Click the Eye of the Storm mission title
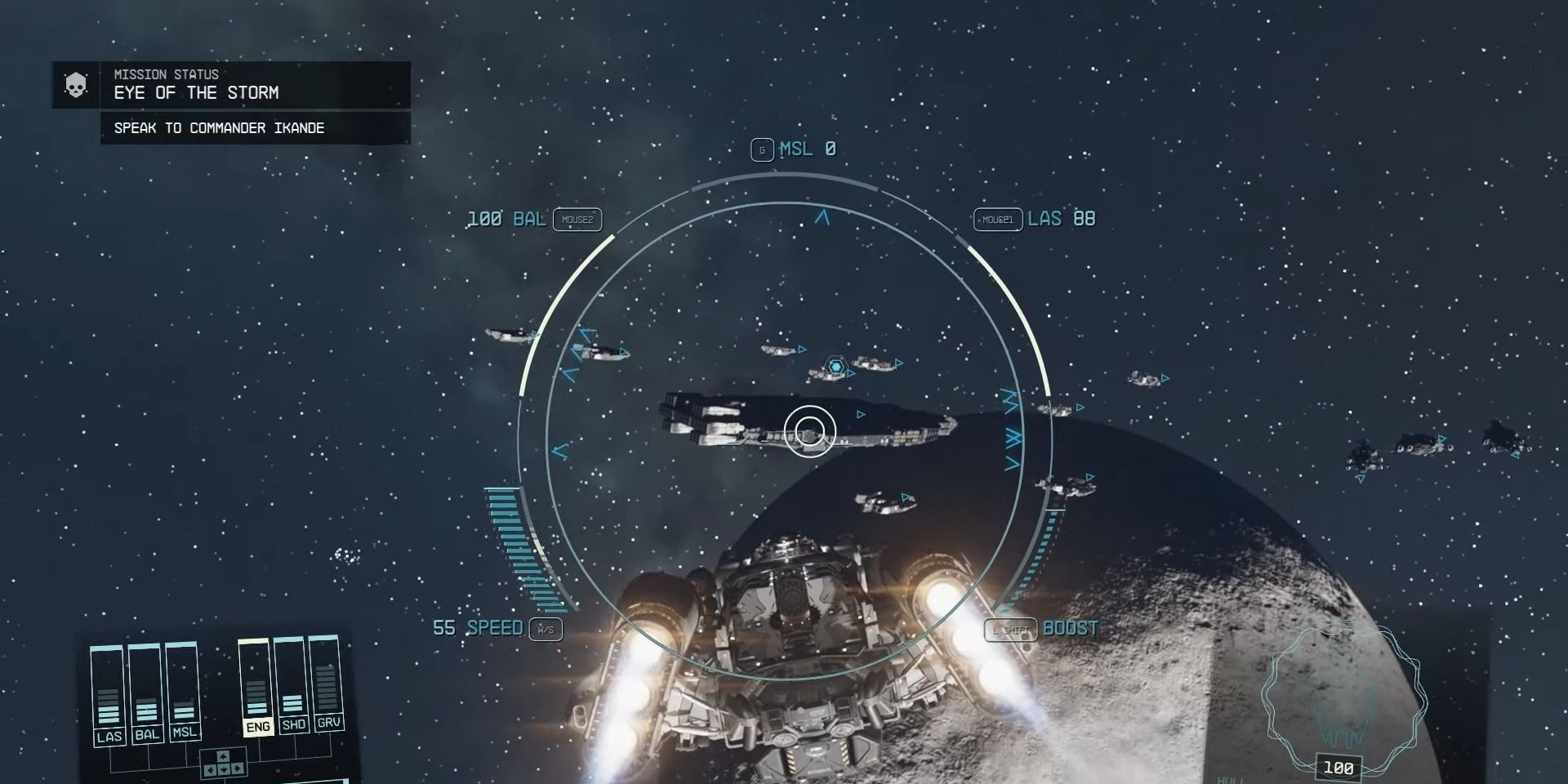 (196, 93)
